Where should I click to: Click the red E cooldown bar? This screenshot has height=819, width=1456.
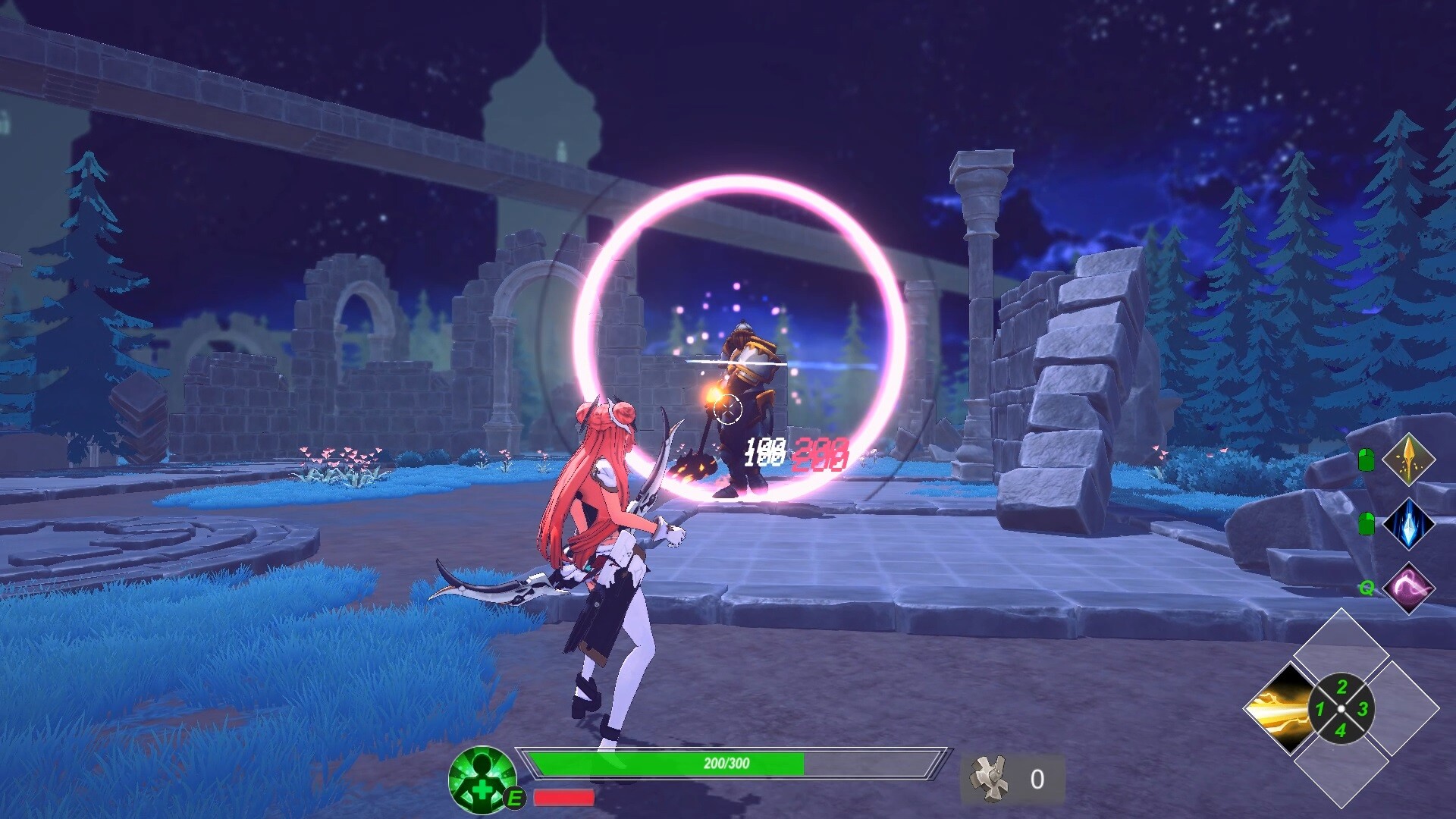click(563, 798)
